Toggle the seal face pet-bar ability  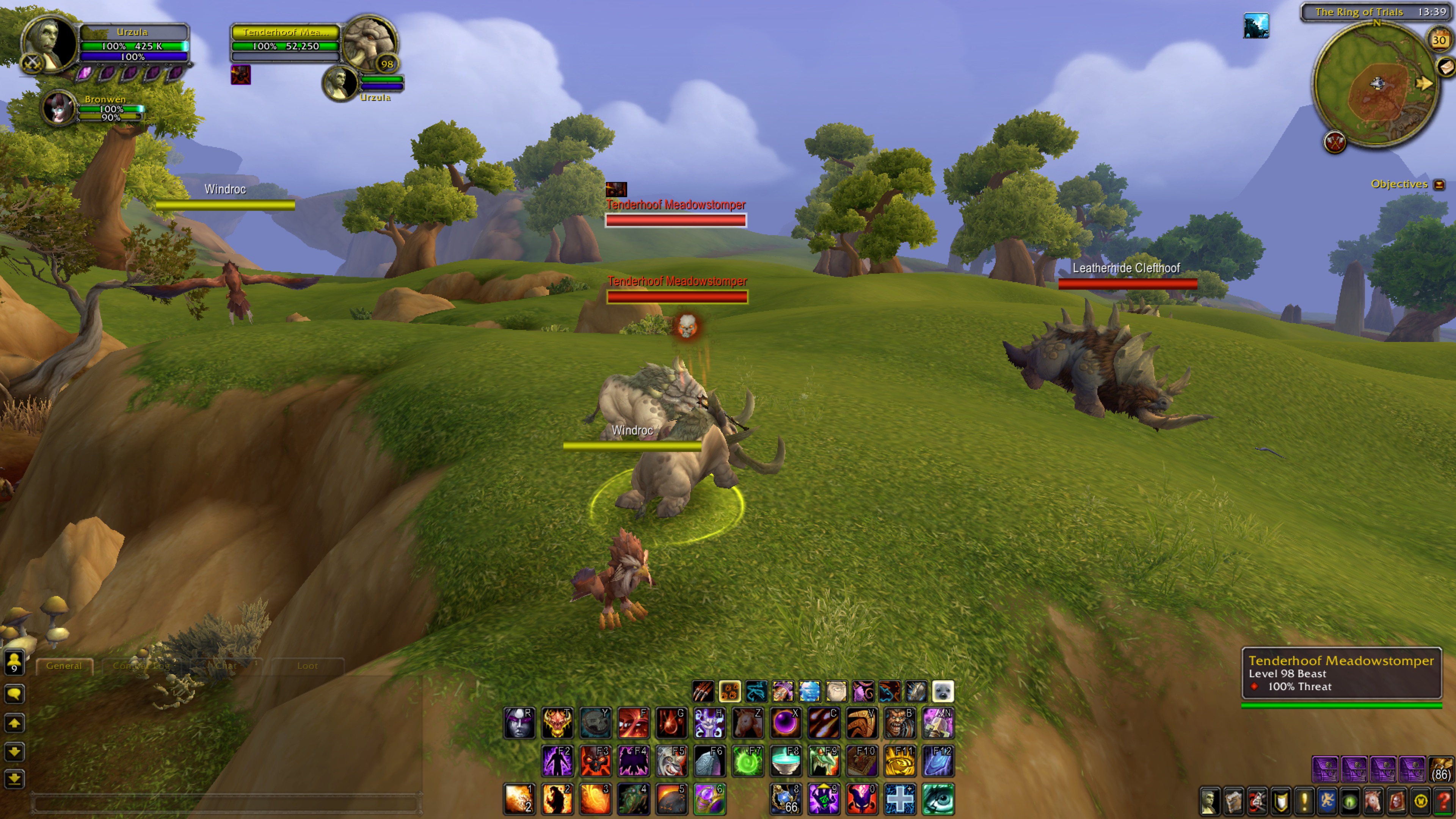pos(942,691)
